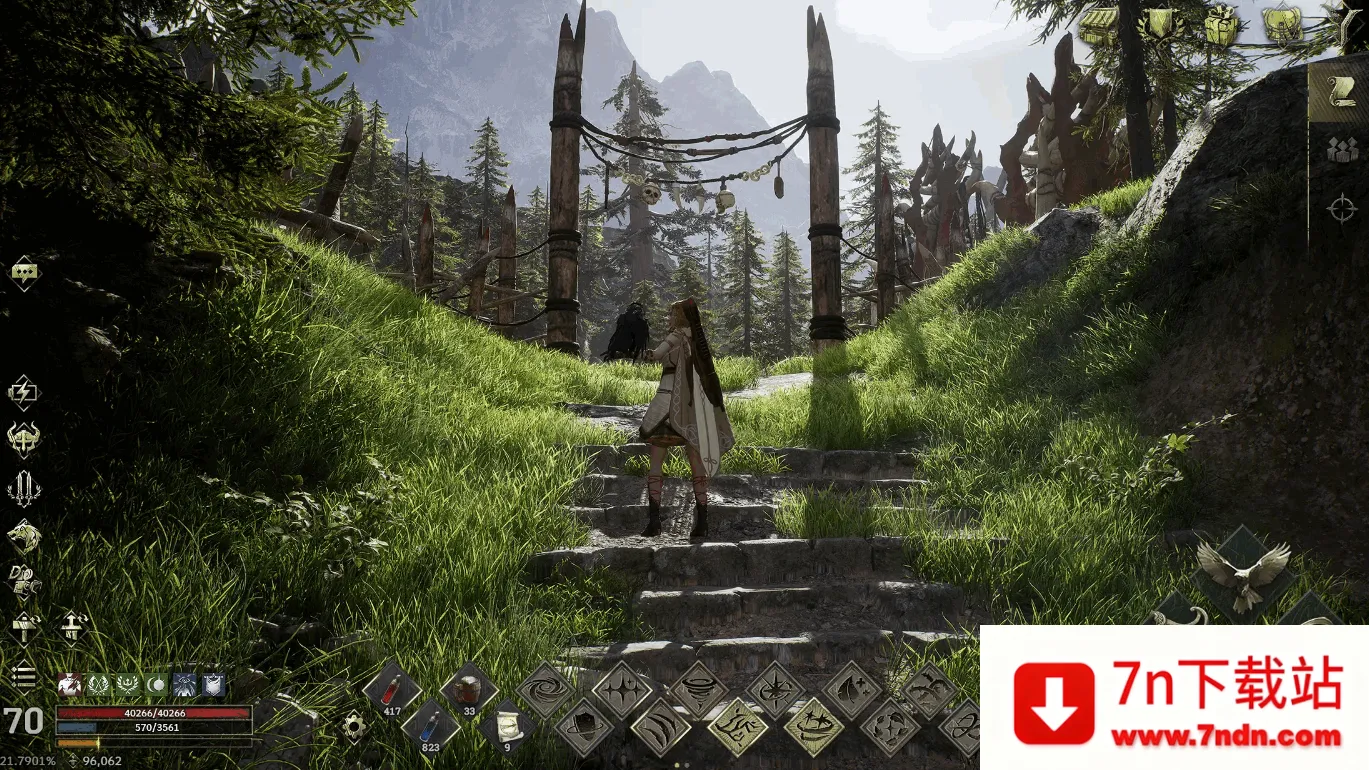The width and height of the screenshot is (1369, 770).
Task: Open the list menu icon
Action: coord(23,677)
